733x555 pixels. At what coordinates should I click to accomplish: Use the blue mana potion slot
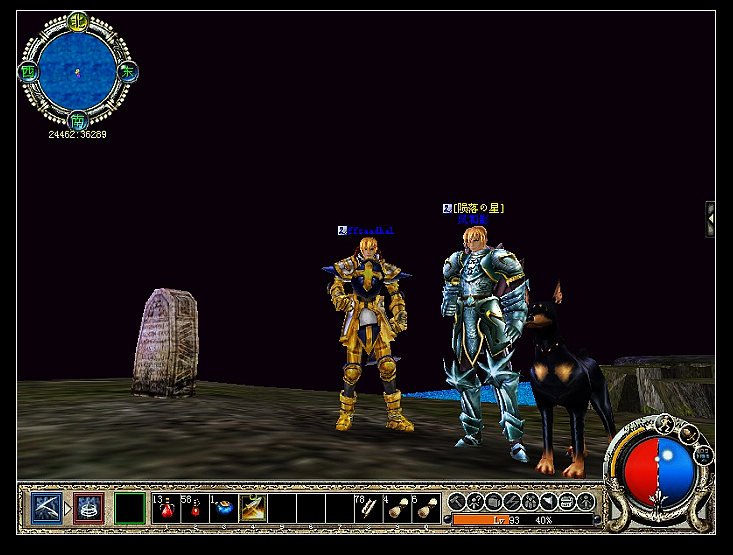pos(222,508)
